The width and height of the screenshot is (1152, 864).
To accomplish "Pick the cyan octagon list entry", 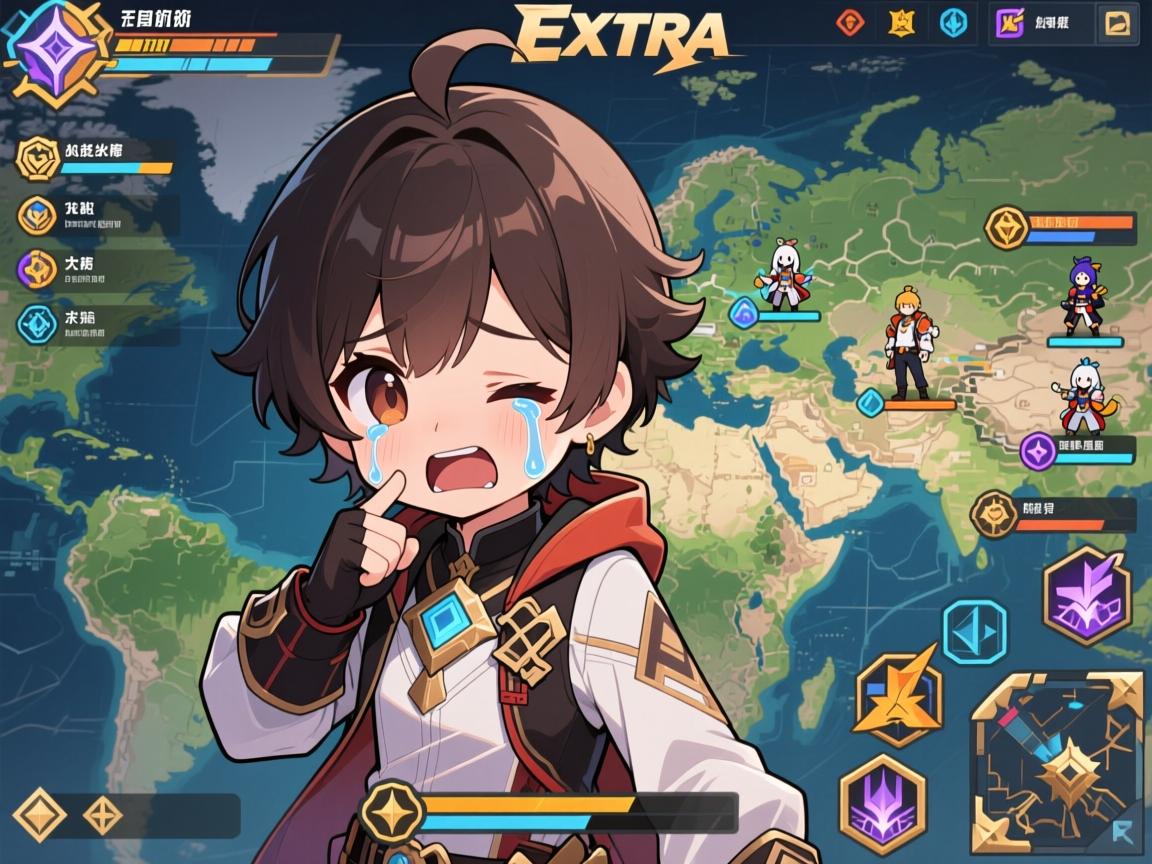I will [x=37, y=323].
